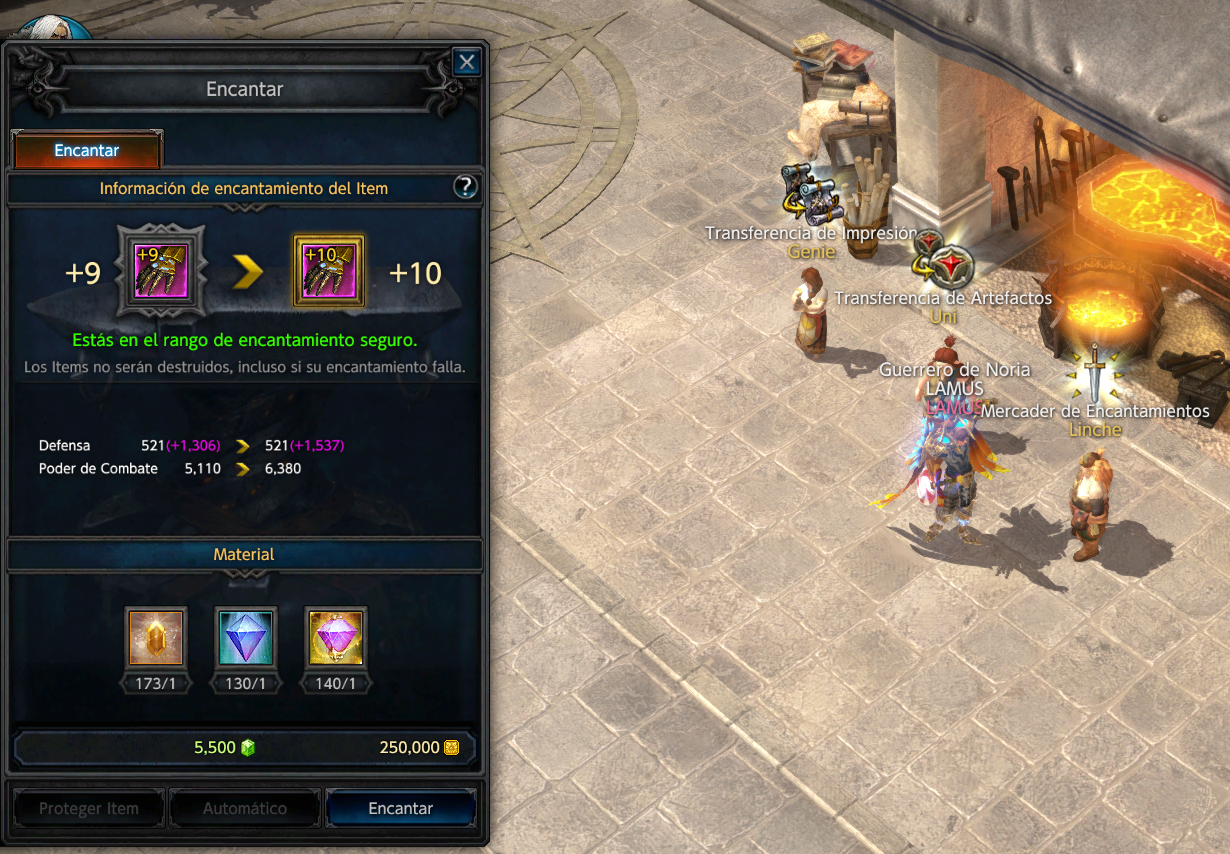Select the +10 gauntlets result slot

pos(328,272)
